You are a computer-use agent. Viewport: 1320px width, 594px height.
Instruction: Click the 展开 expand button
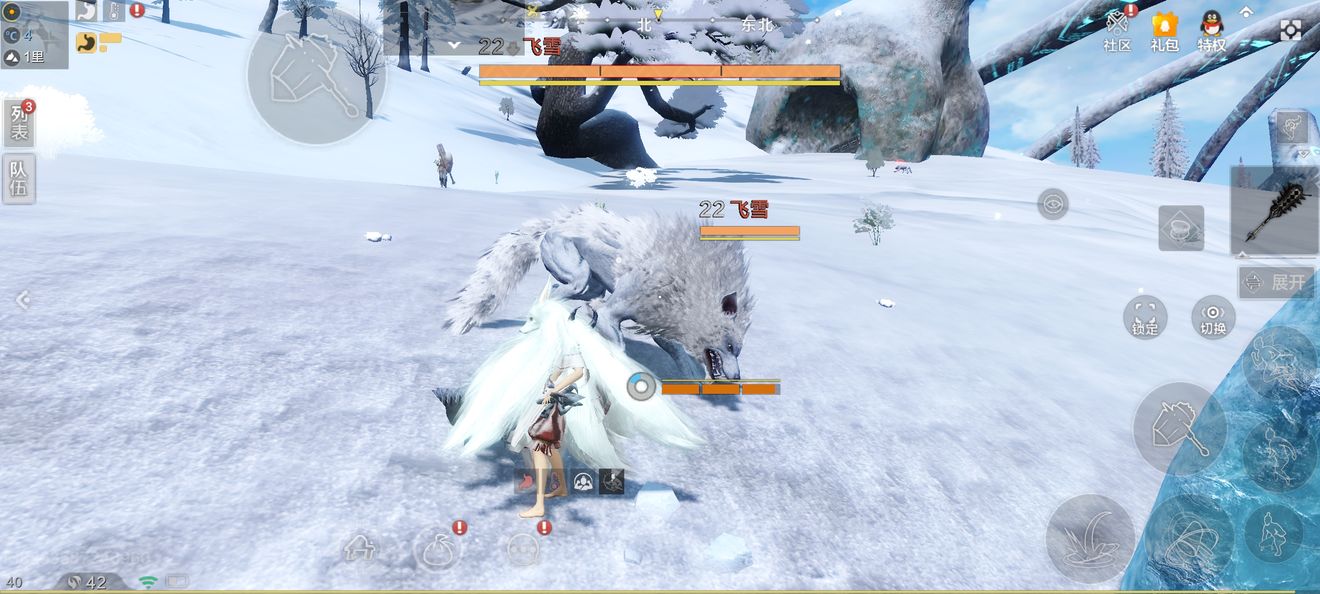1276,283
